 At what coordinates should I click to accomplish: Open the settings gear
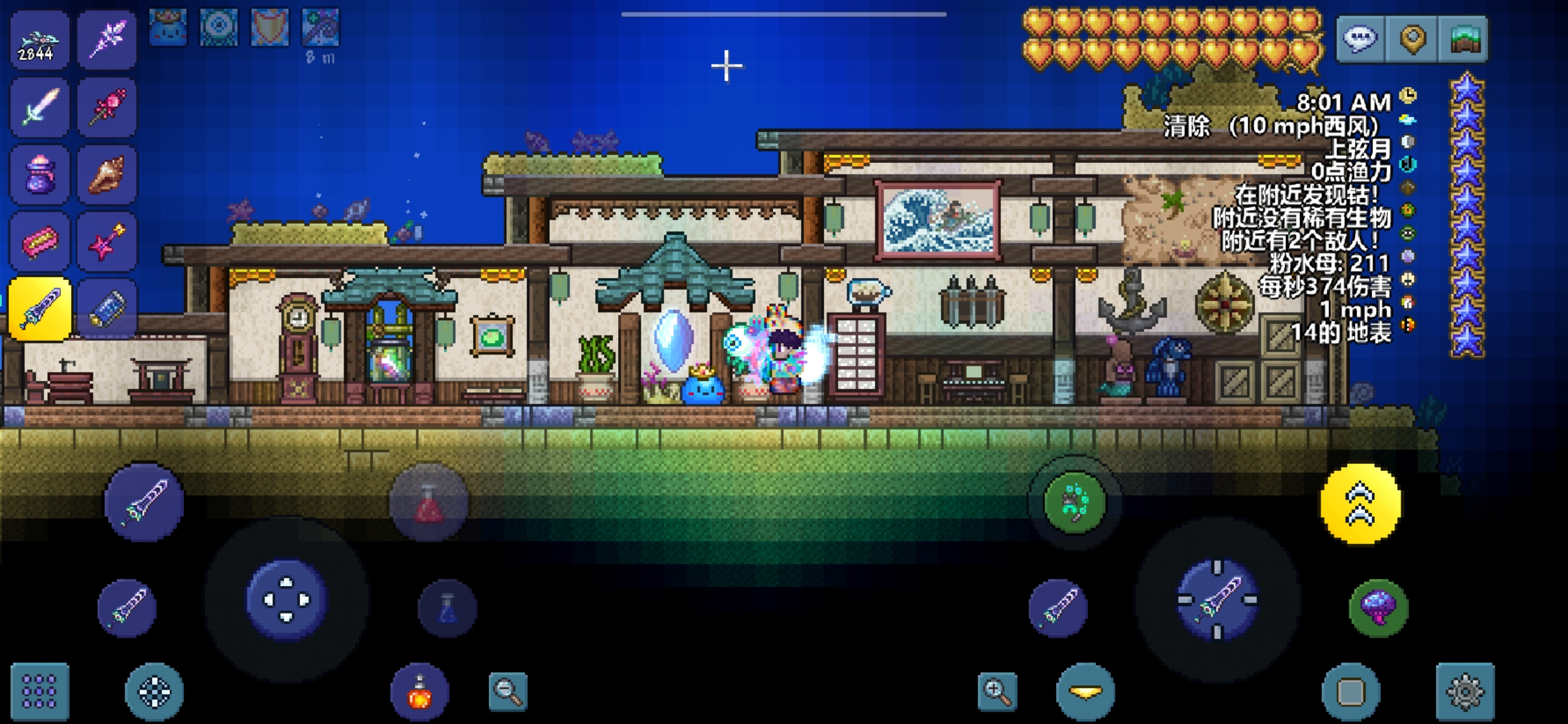[1464, 691]
